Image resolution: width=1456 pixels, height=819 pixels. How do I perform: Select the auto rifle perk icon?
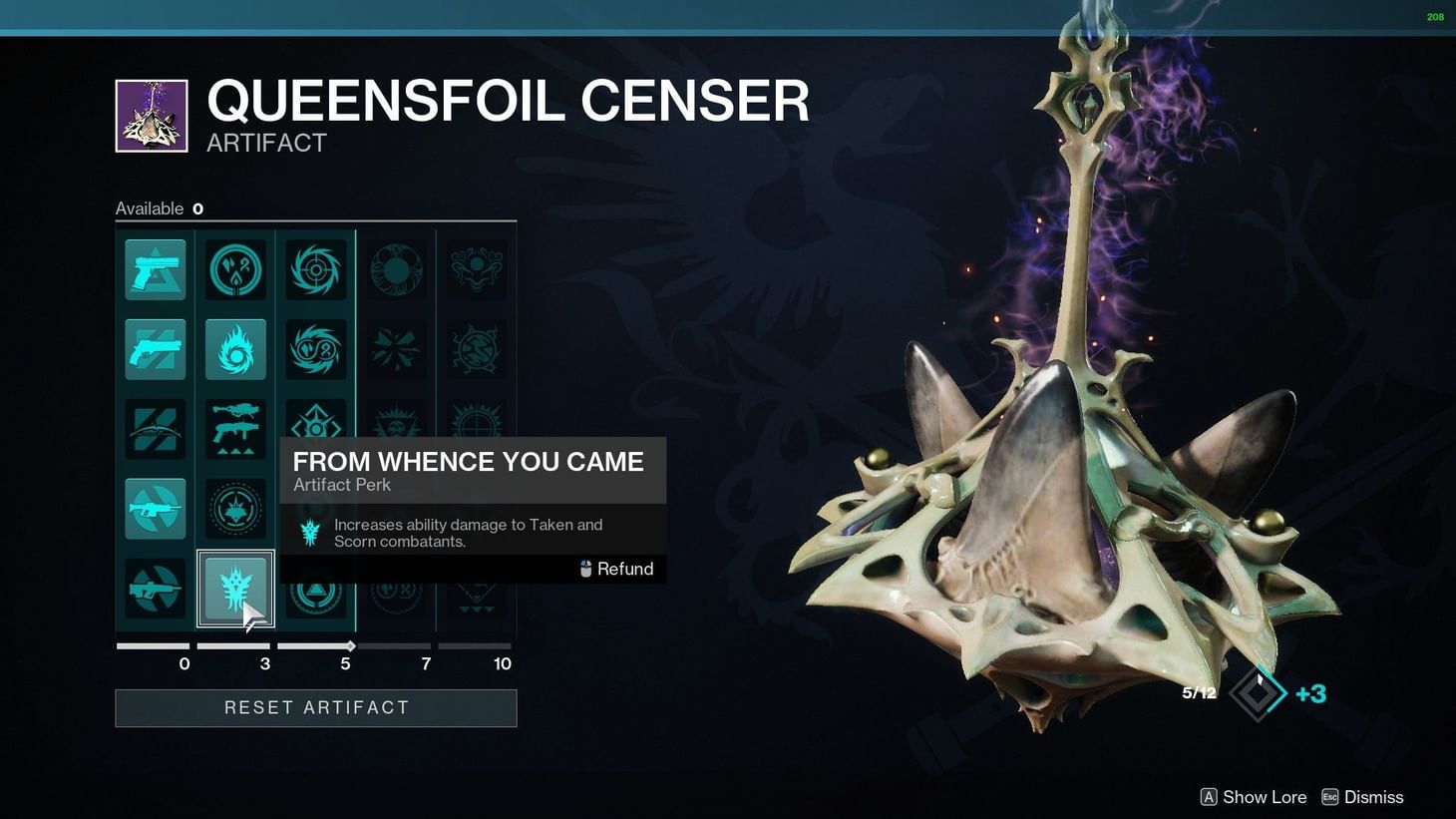155,509
